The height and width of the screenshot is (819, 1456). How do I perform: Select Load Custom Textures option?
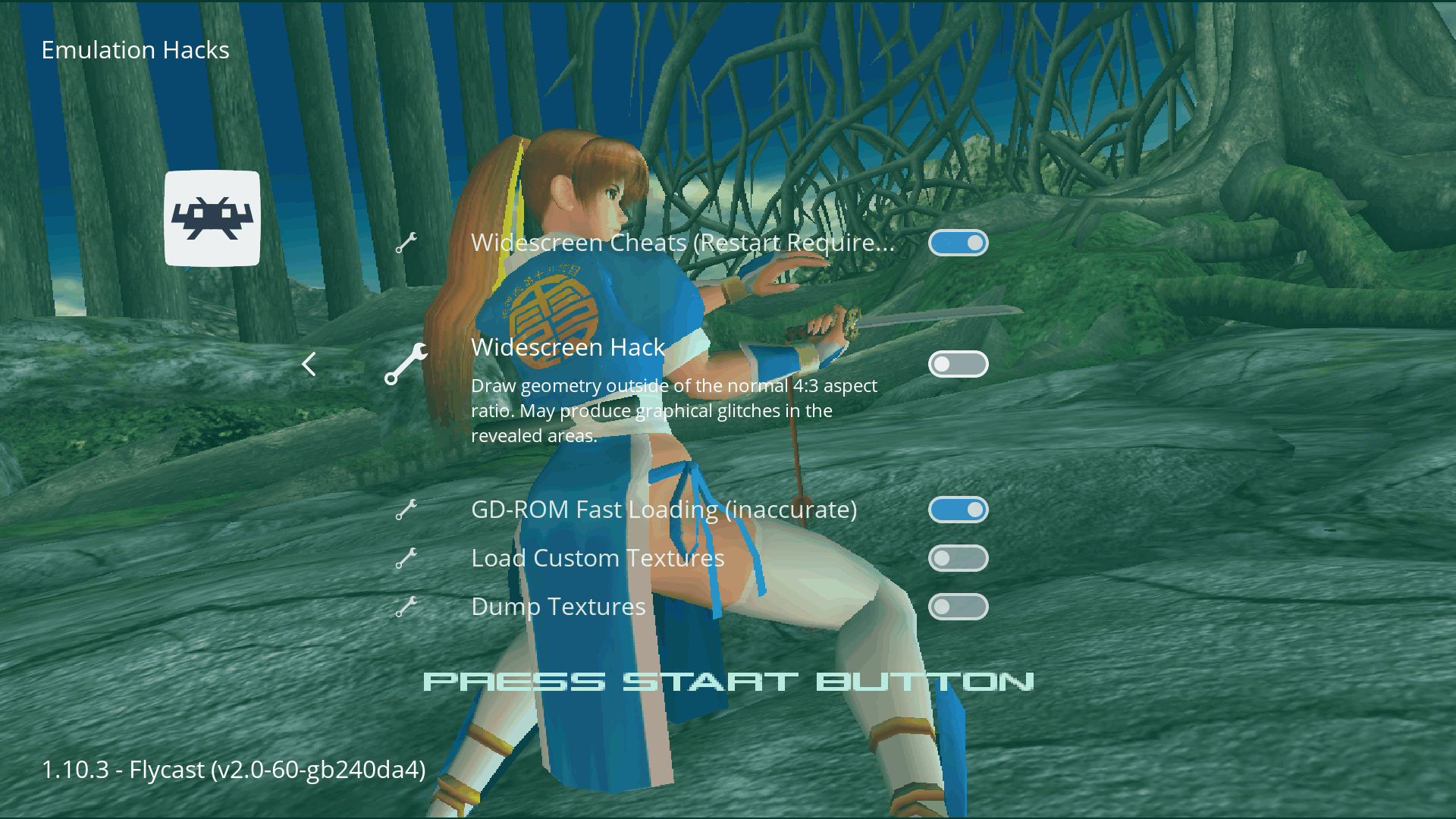tap(598, 558)
